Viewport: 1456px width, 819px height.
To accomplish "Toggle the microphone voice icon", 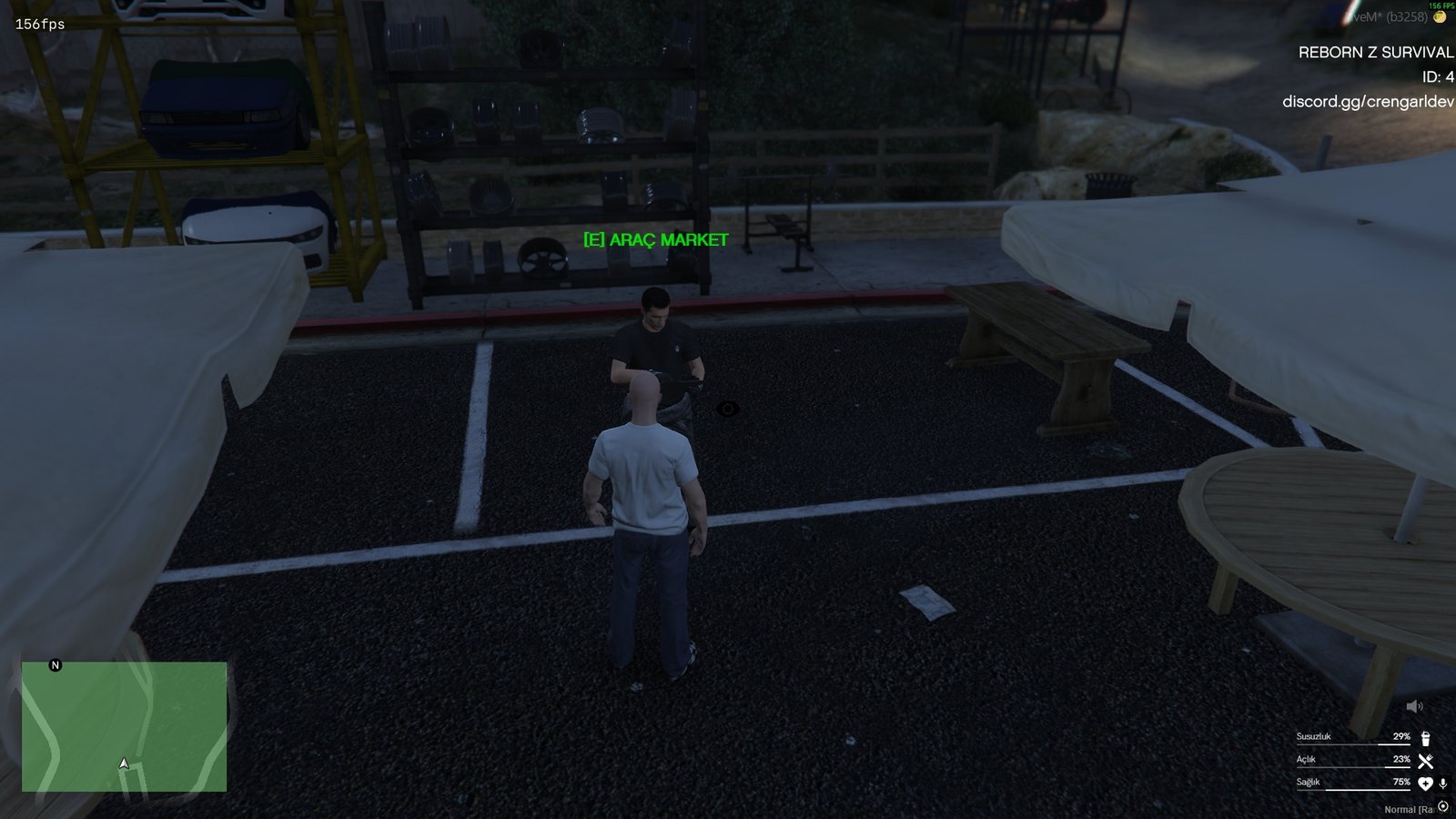I will 1443,784.
